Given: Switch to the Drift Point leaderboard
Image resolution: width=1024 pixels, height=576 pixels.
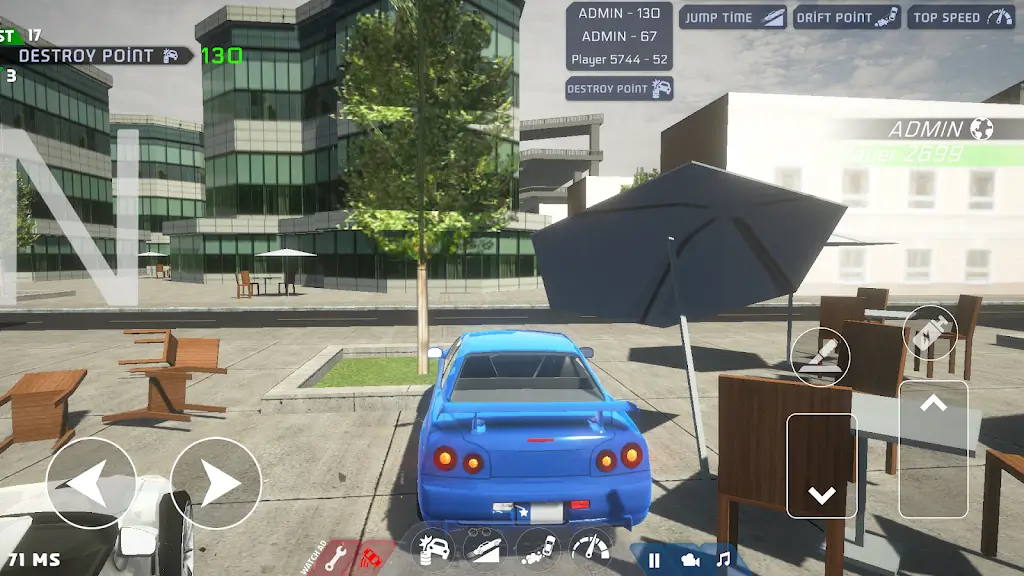Looking at the screenshot, I should [847, 18].
